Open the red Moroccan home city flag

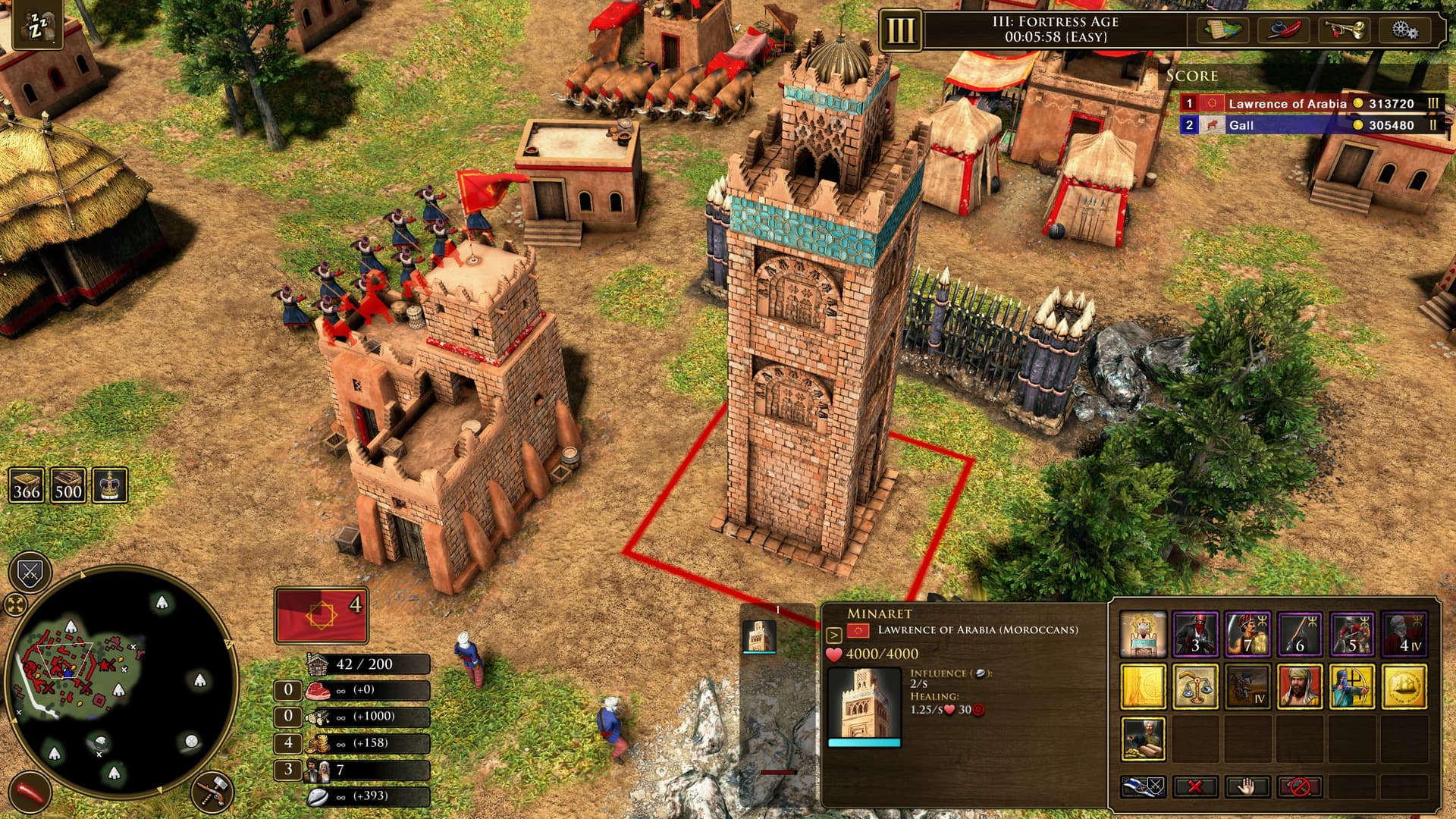pyautogui.click(x=321, y=615)
